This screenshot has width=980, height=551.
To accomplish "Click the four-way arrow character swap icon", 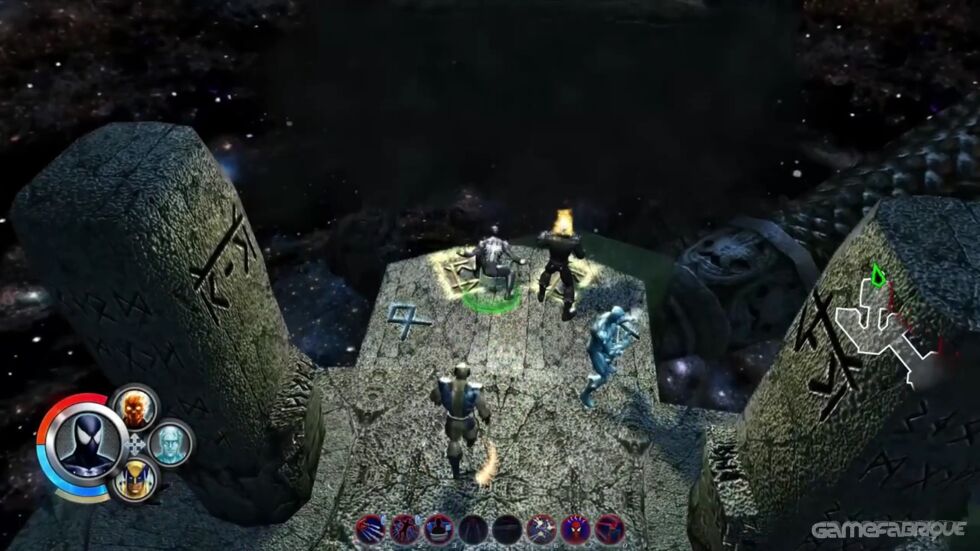I will tap(135, 443).
